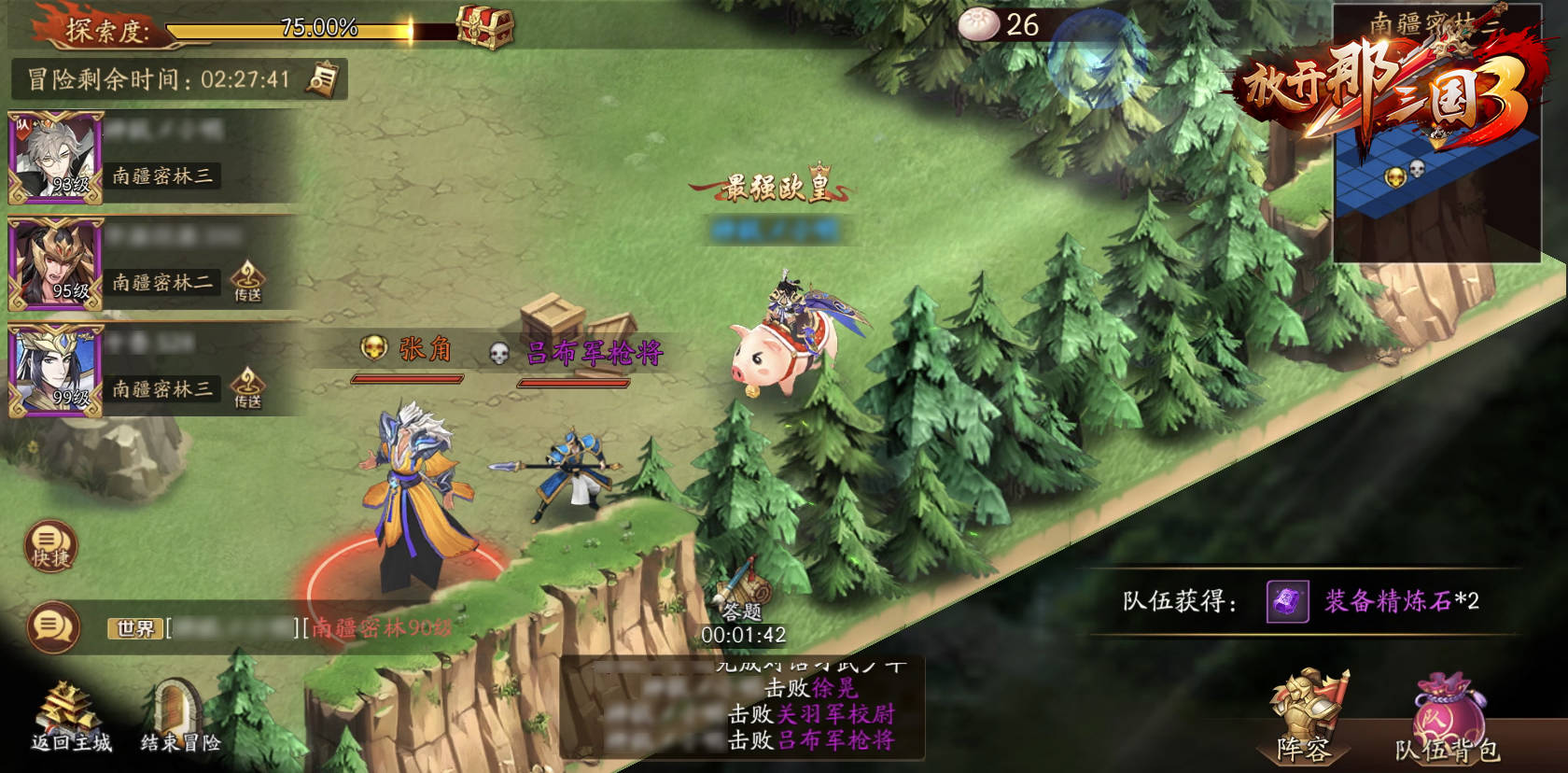The image size is (1568, 773).
Task: Tap the steamed bun stamina counter
Action: 1000,25
